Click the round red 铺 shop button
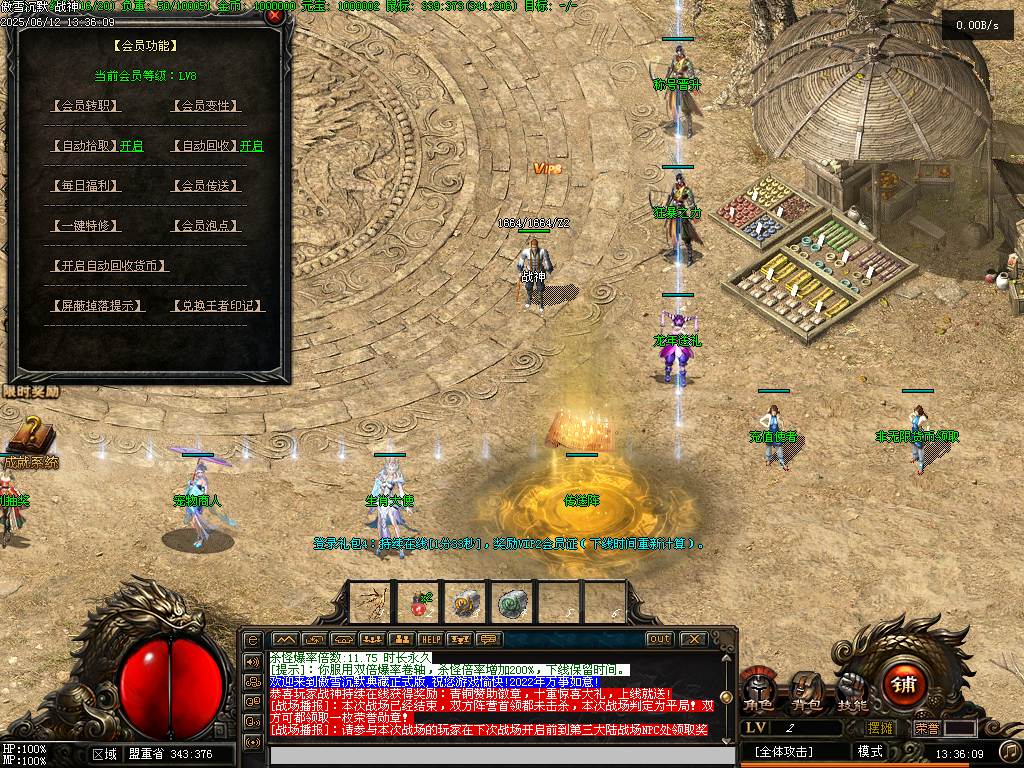Viewport: 1024px width, 768px height. point(905,684)
